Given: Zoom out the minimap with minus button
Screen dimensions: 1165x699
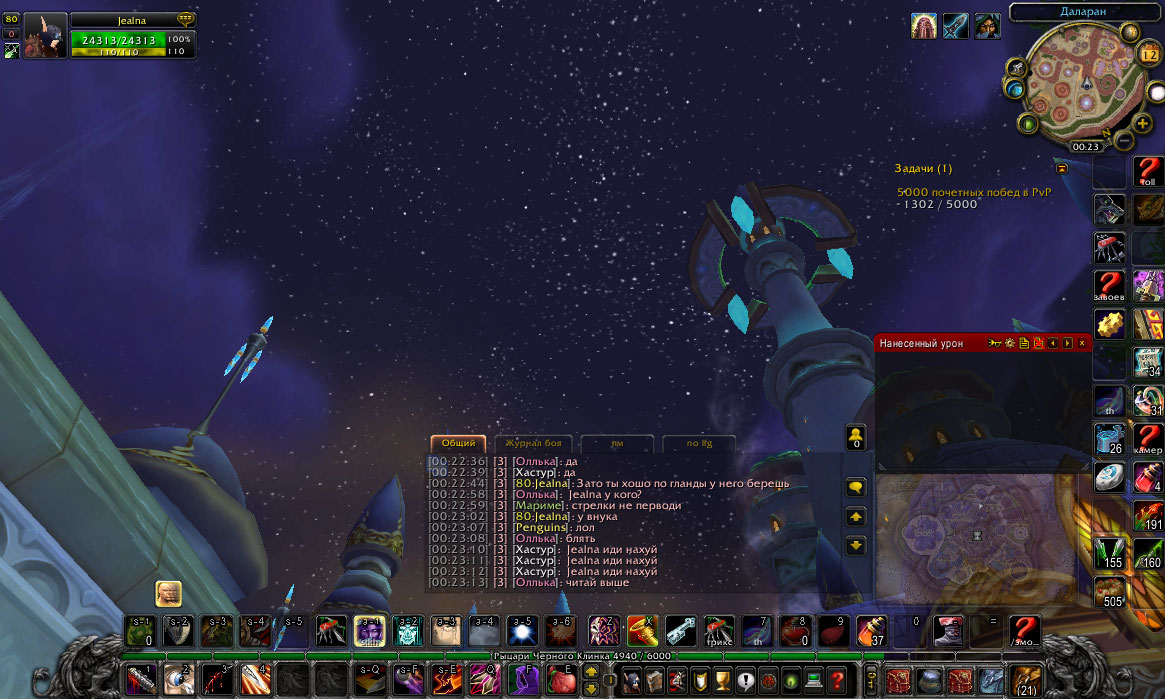Looking at the screenshot, I should pos(1124,141).
